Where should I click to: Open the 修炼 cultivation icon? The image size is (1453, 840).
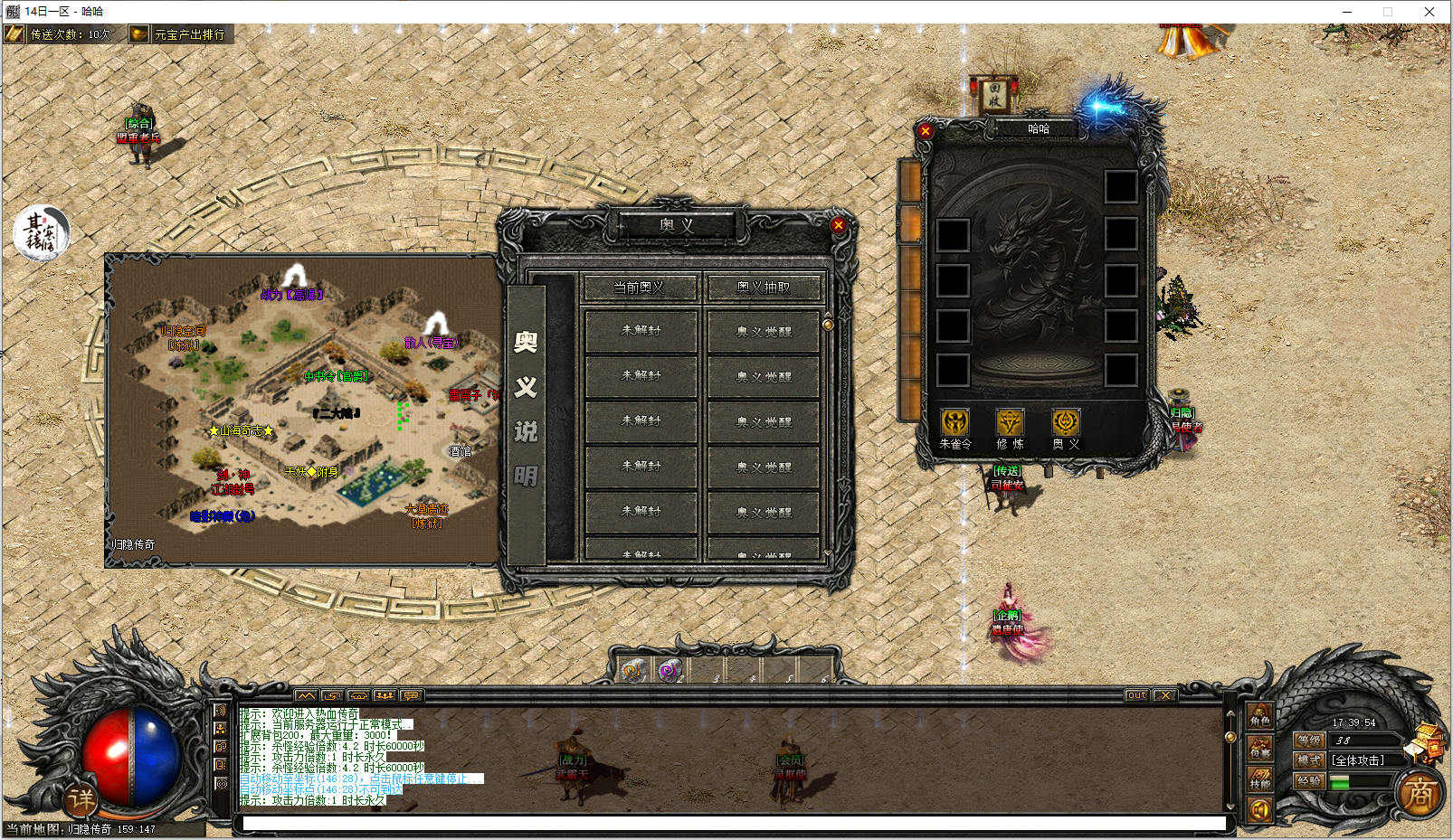click(x=1010, y=423)
